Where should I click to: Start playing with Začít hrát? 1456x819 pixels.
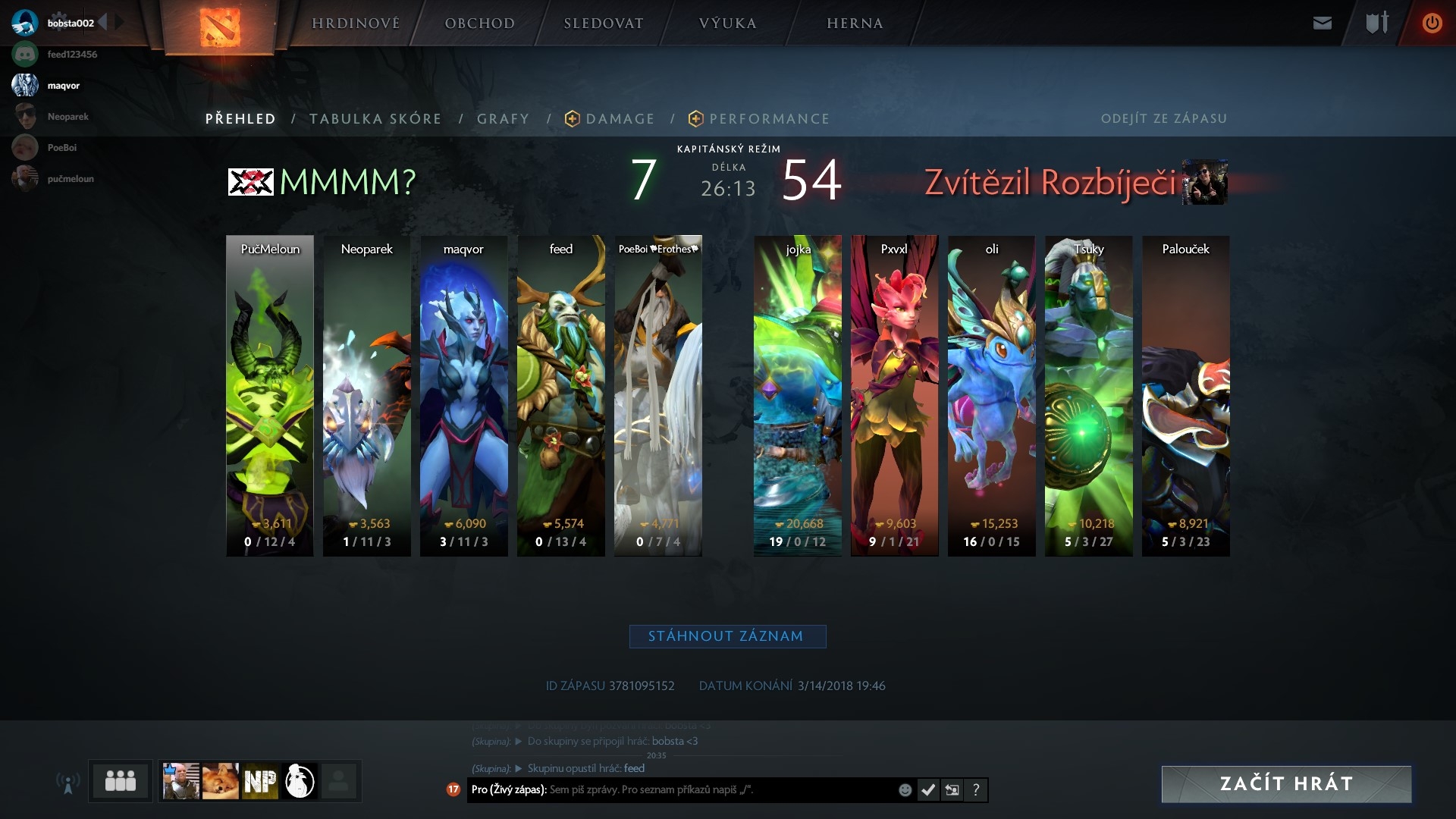1286,783
